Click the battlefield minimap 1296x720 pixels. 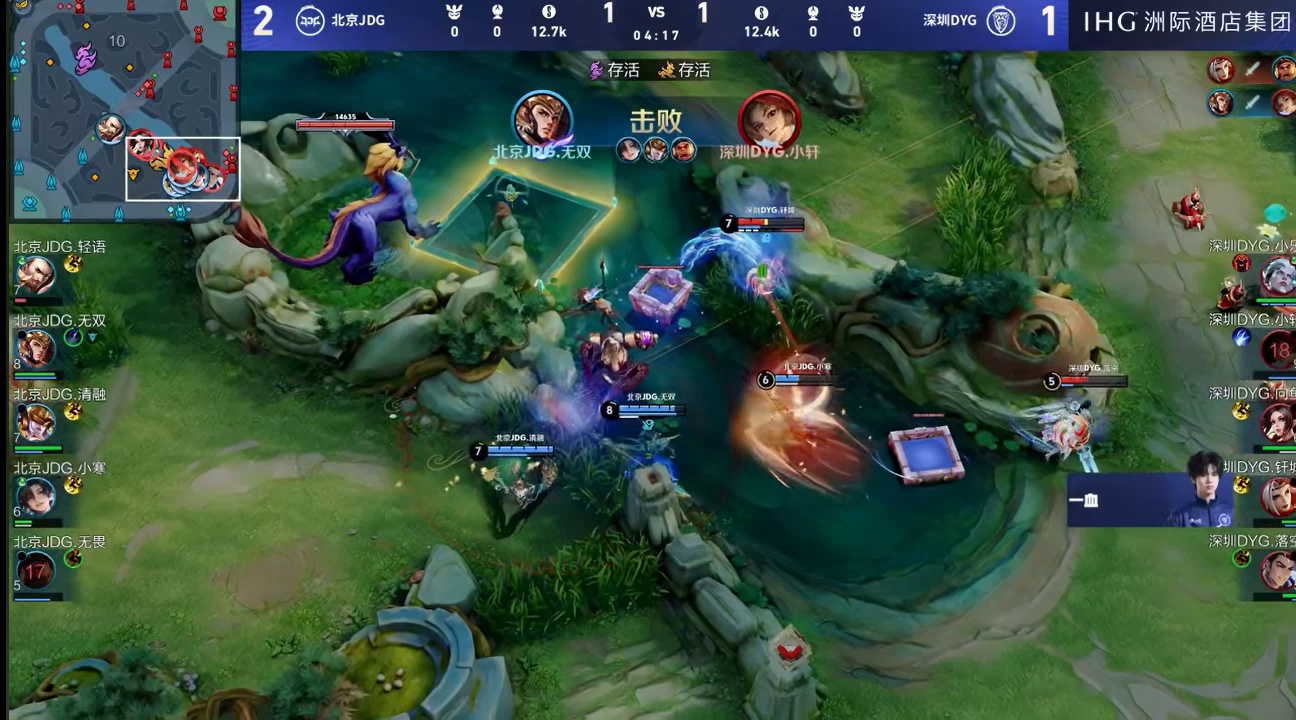pyautogui.click(x=126, y=110)
